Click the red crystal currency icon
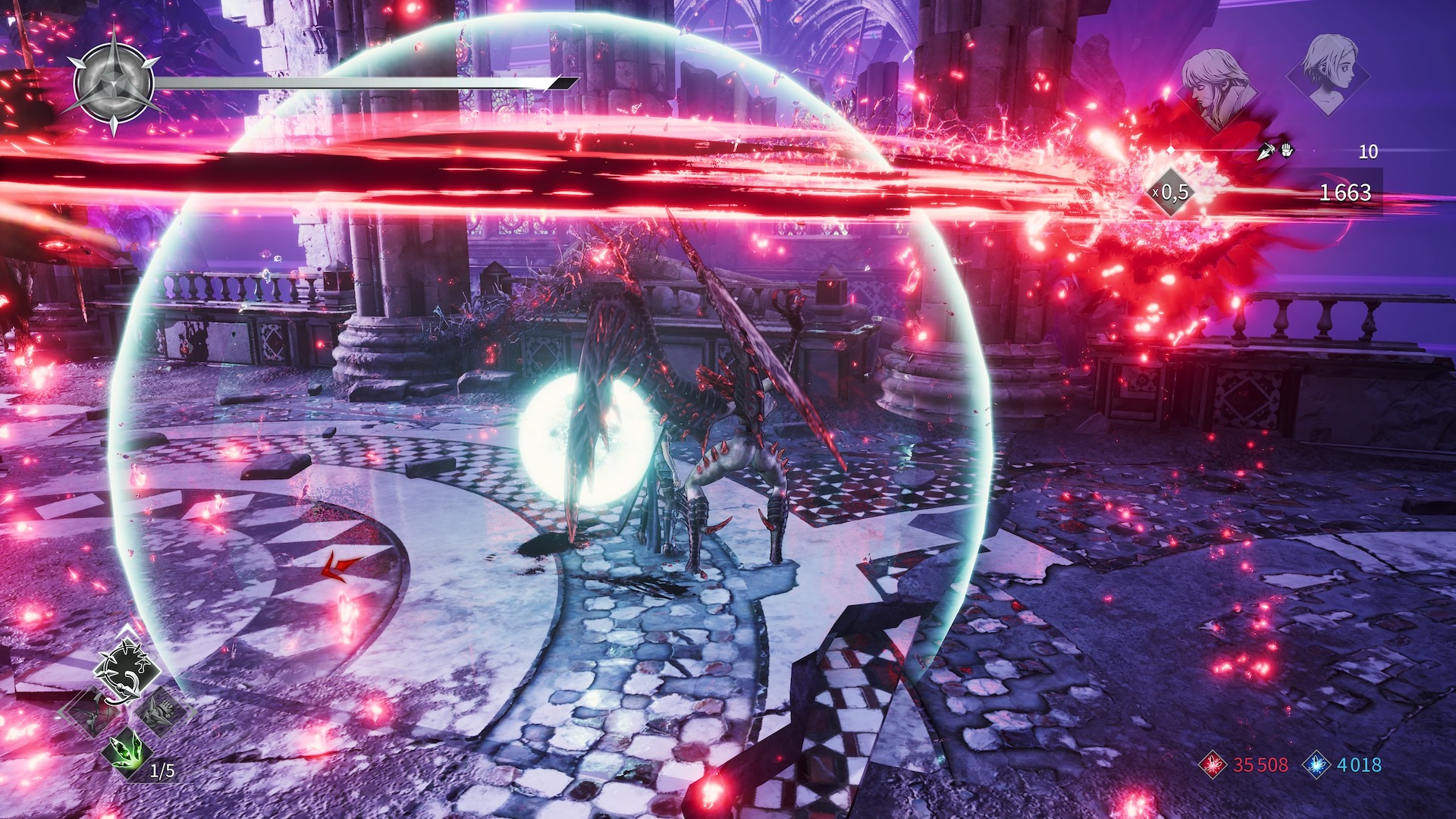1456x819 pixels. pyautogui.click(x=1213, y=764)
